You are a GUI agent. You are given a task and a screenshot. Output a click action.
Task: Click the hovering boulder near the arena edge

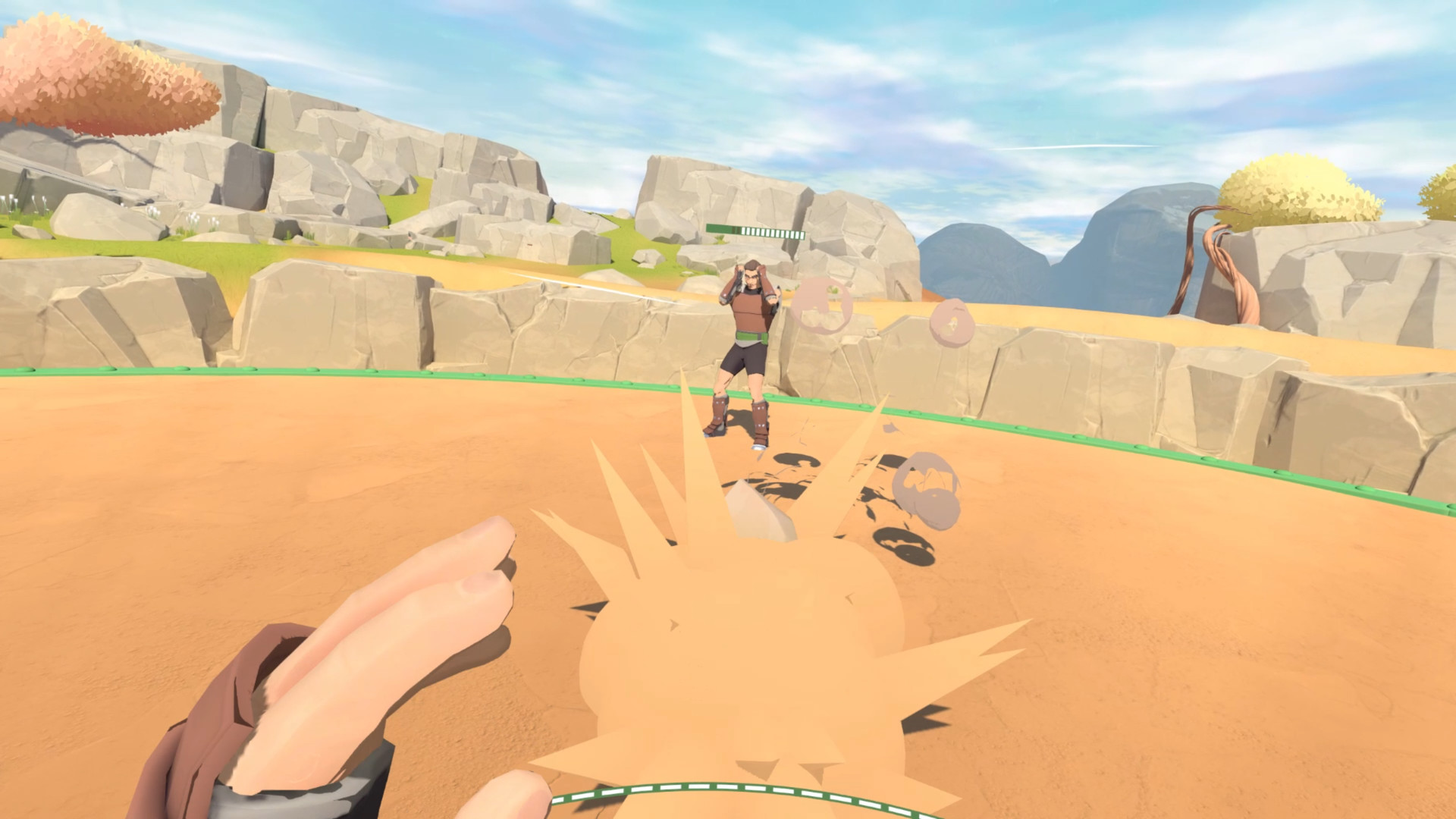point(927,485)
